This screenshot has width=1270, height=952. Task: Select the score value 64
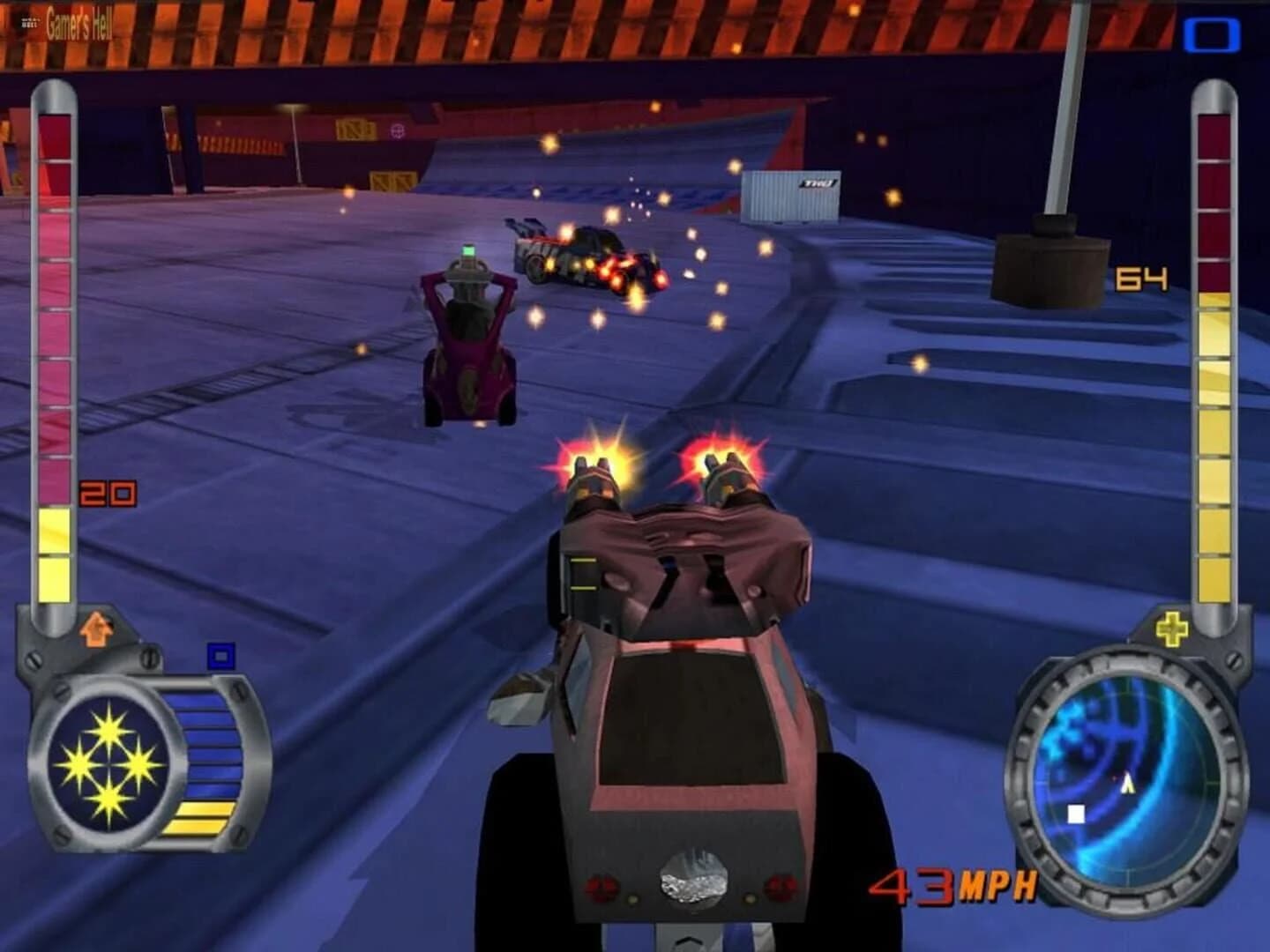1140,276
